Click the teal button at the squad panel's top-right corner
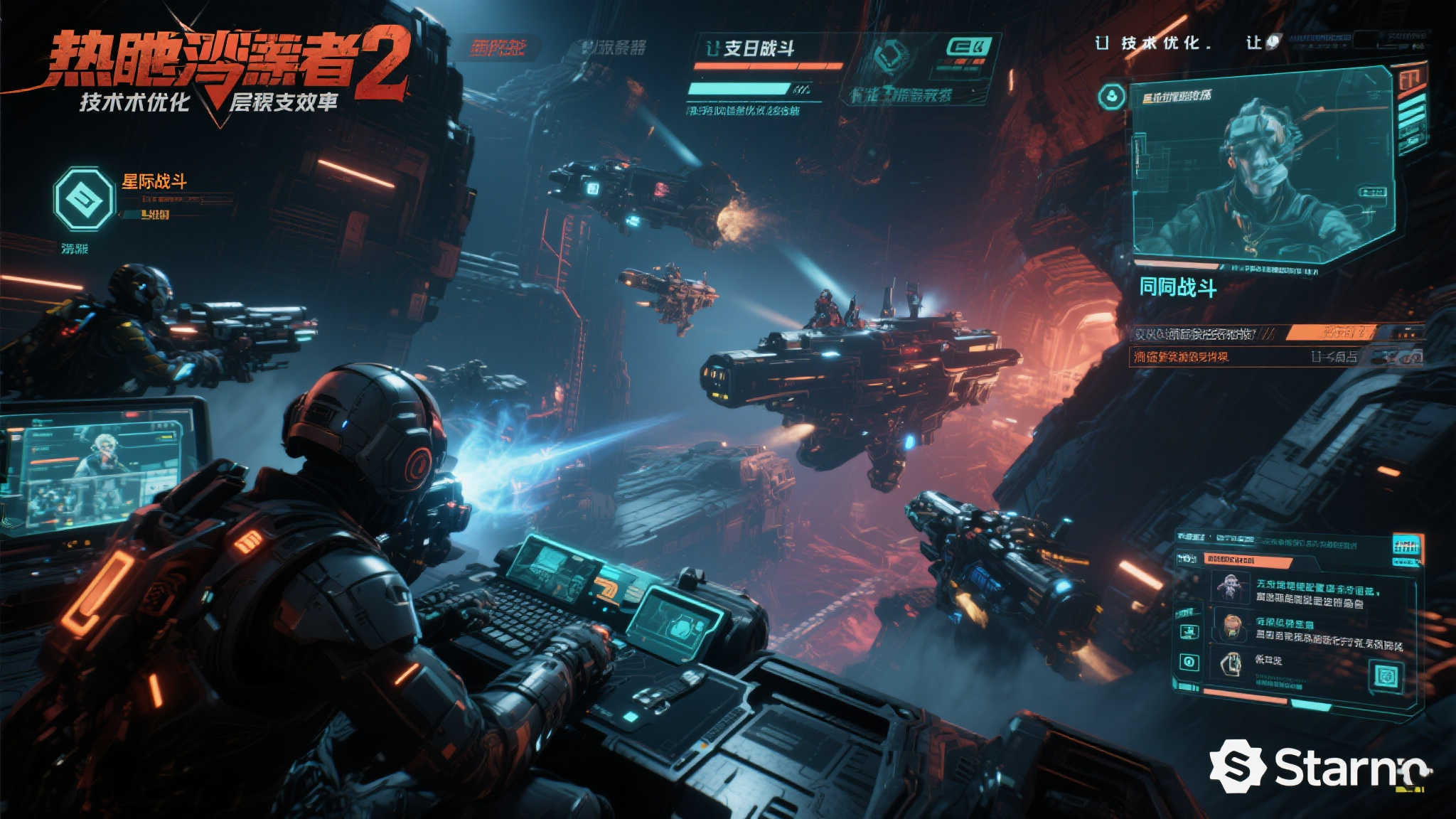Viewport: 1456px width, 819px height. point(1406,546)
